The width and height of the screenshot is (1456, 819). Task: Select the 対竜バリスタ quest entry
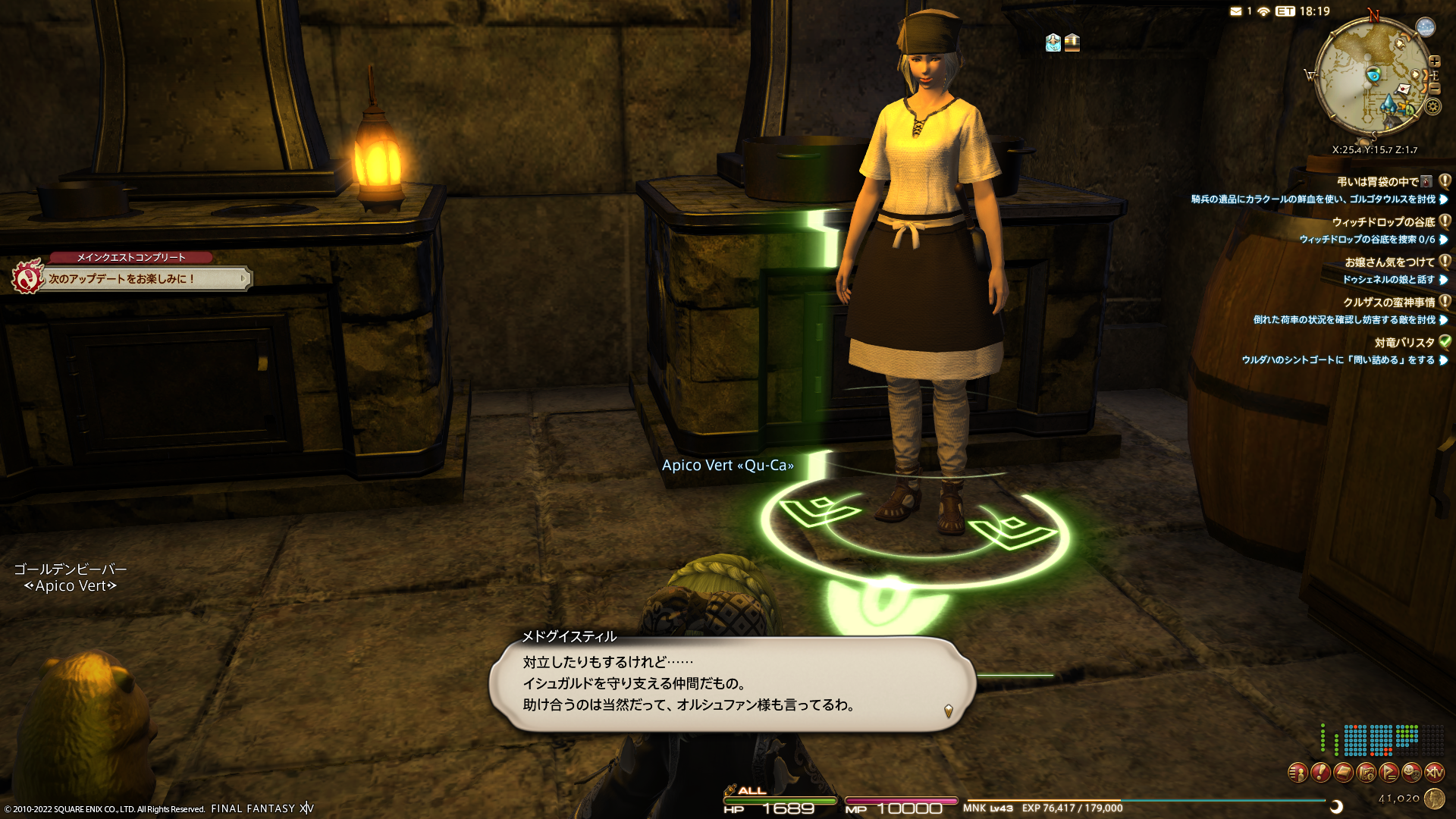(1404, 343)
